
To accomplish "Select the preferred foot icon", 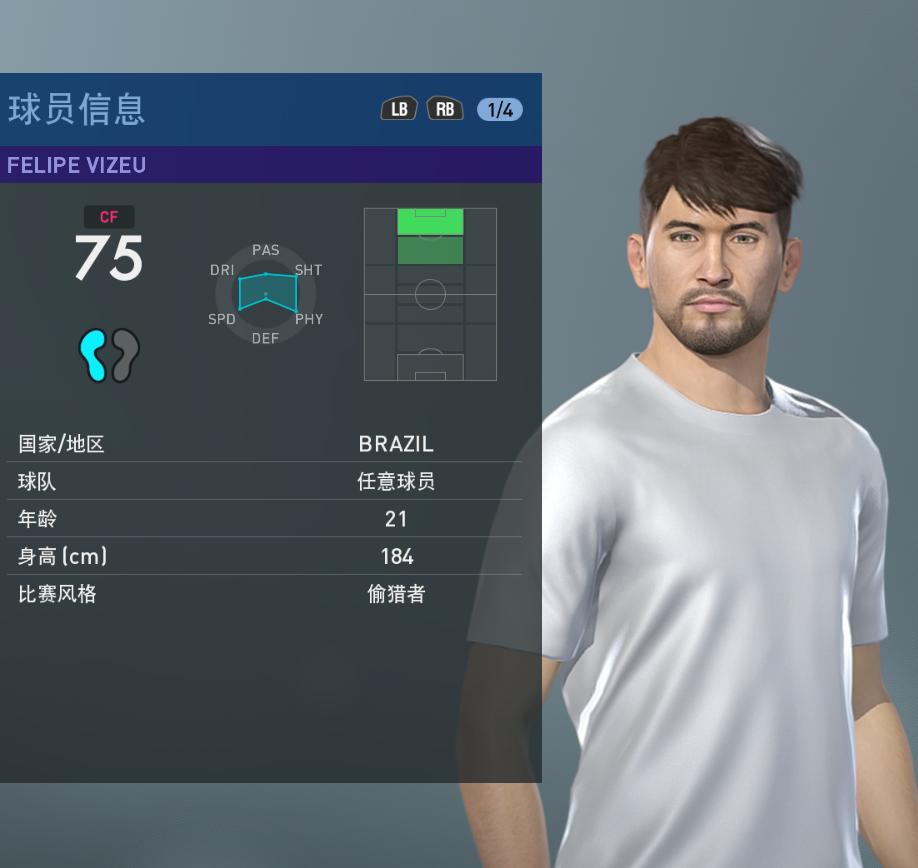I will (x=109, y=355).
